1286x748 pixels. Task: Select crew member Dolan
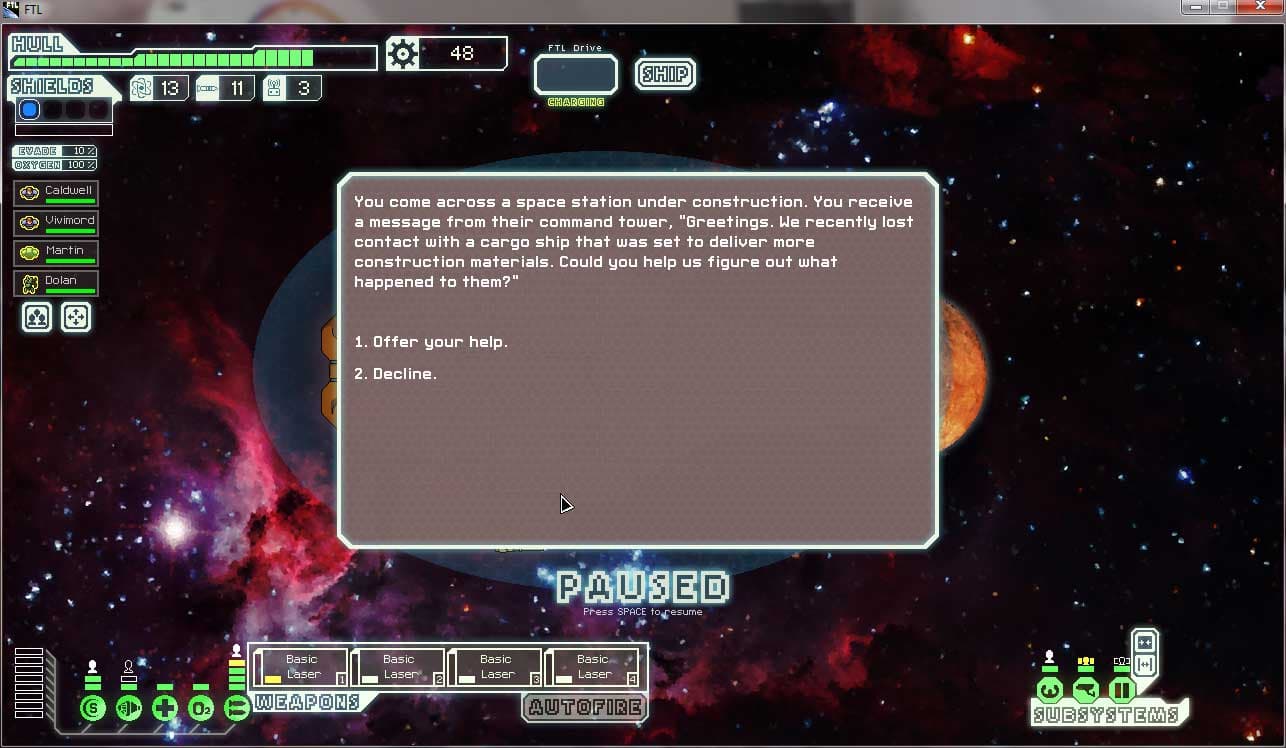pyautogui.click(x=57, y=283)
